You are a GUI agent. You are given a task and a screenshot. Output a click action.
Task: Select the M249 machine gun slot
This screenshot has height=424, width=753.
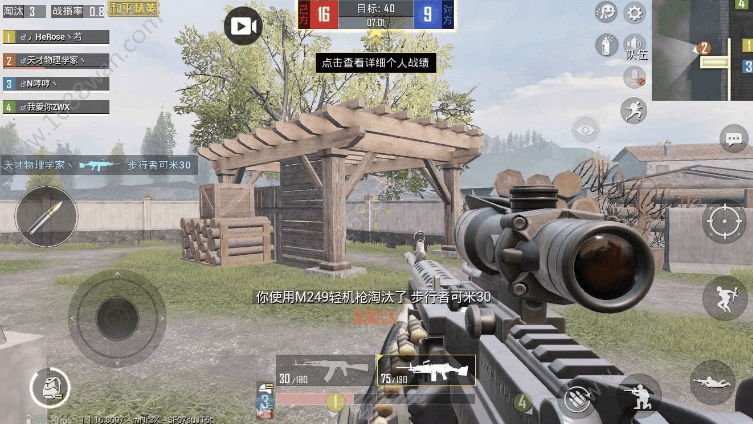(x=420, y=370)
